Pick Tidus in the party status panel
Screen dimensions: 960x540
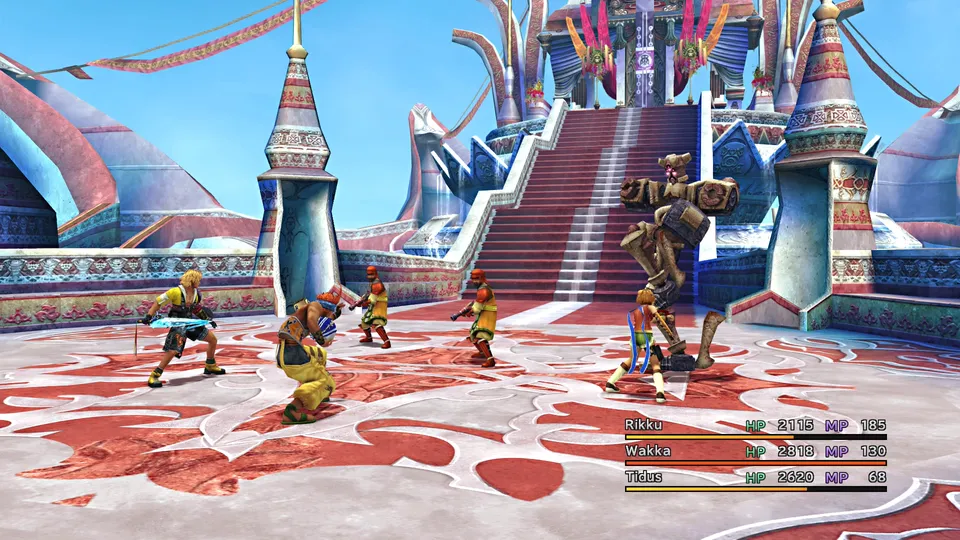tap(644, 477)
